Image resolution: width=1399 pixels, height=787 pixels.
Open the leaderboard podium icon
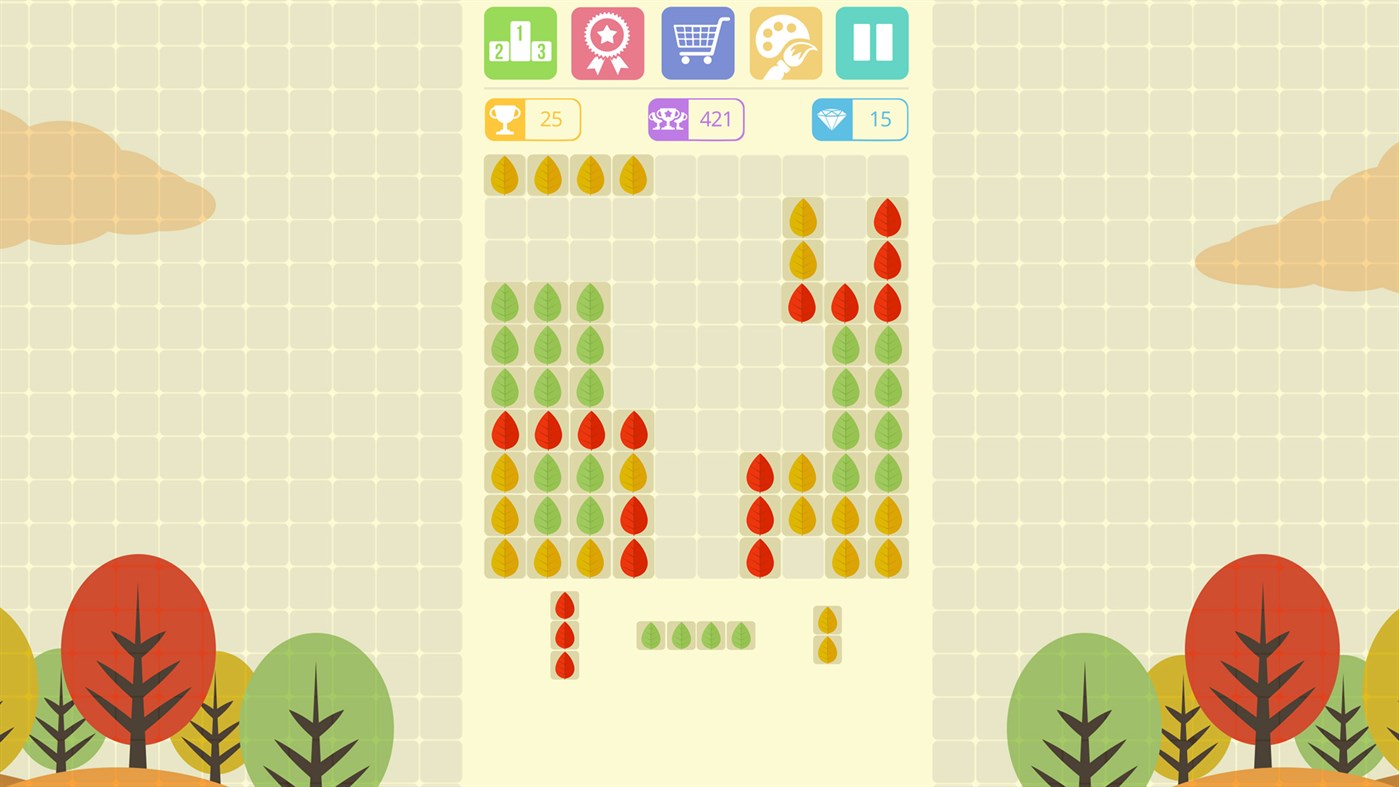point(519,43)
